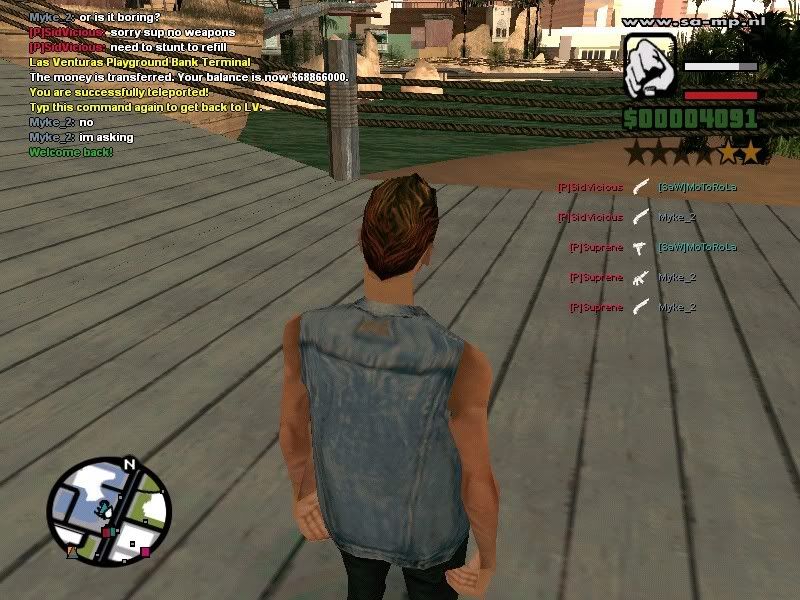Click the www.sa-mp.nl watermark link
Image resolution: width=800 pixels, height=600 pixels.
click(694, 20)
